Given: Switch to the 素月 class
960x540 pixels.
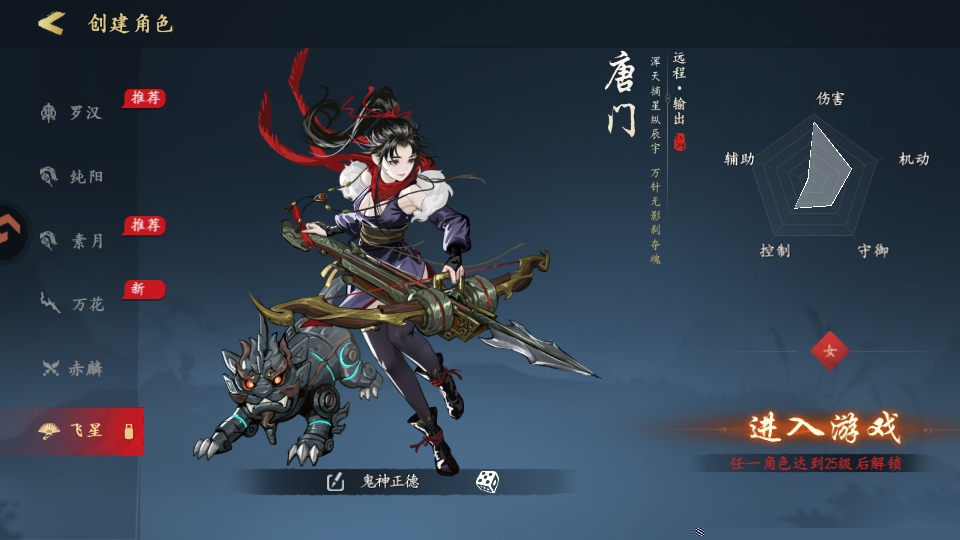Looking at the screenshot, I should click(72, 240).
